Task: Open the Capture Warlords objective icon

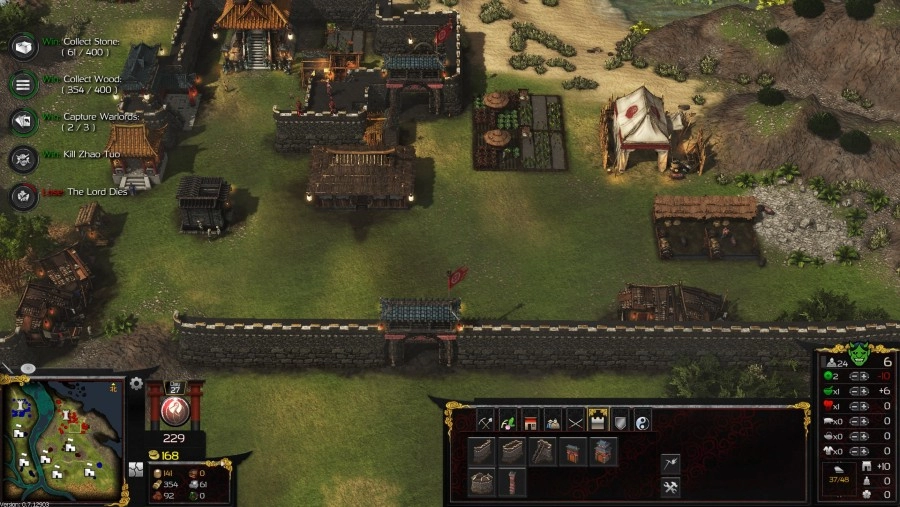Action: [x=24, y=121]
